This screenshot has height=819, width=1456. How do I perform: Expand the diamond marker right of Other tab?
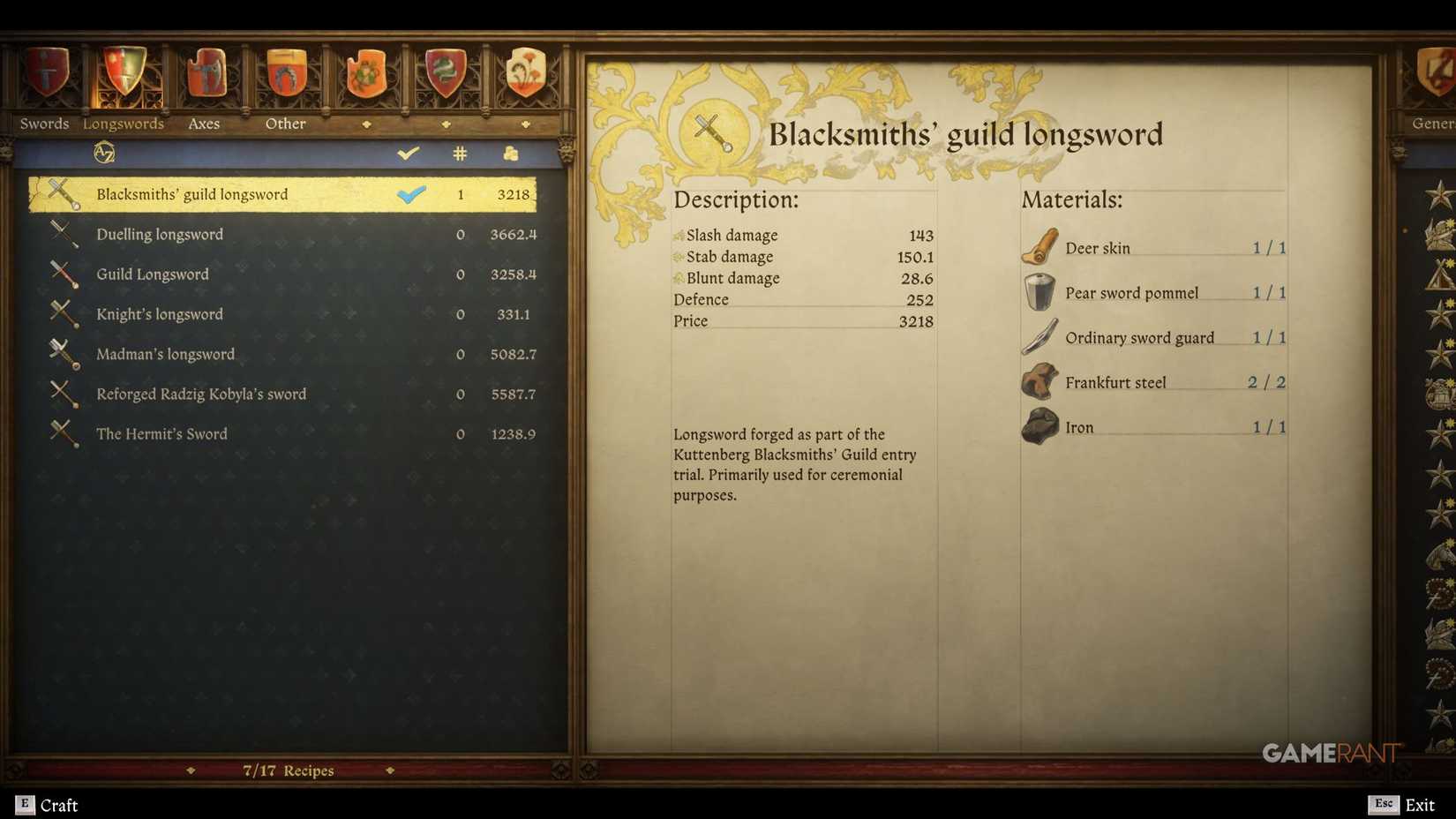(x=368, y=124)
